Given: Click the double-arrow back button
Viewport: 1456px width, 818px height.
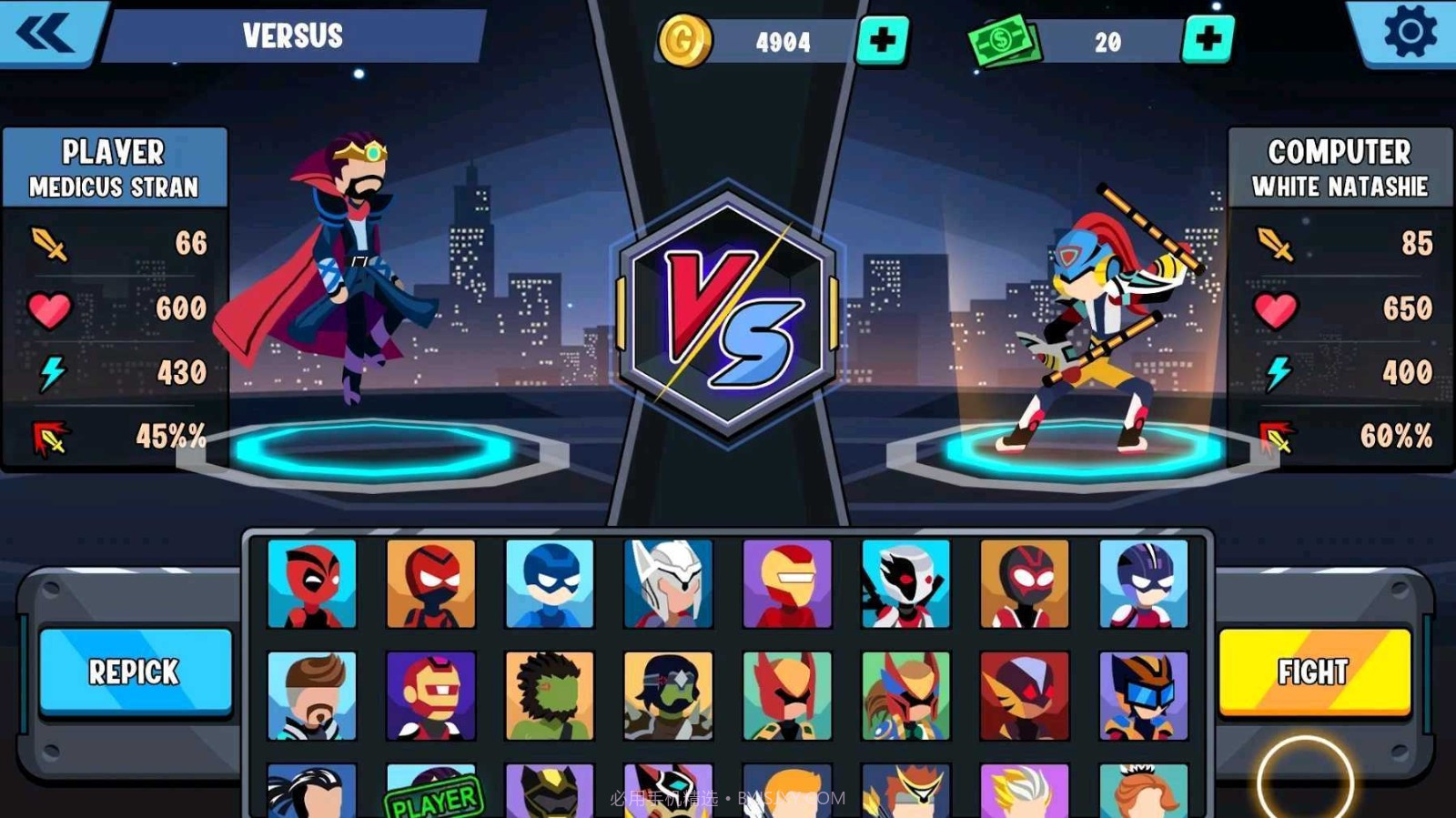Looking at the screenshot, I should 50,35.
